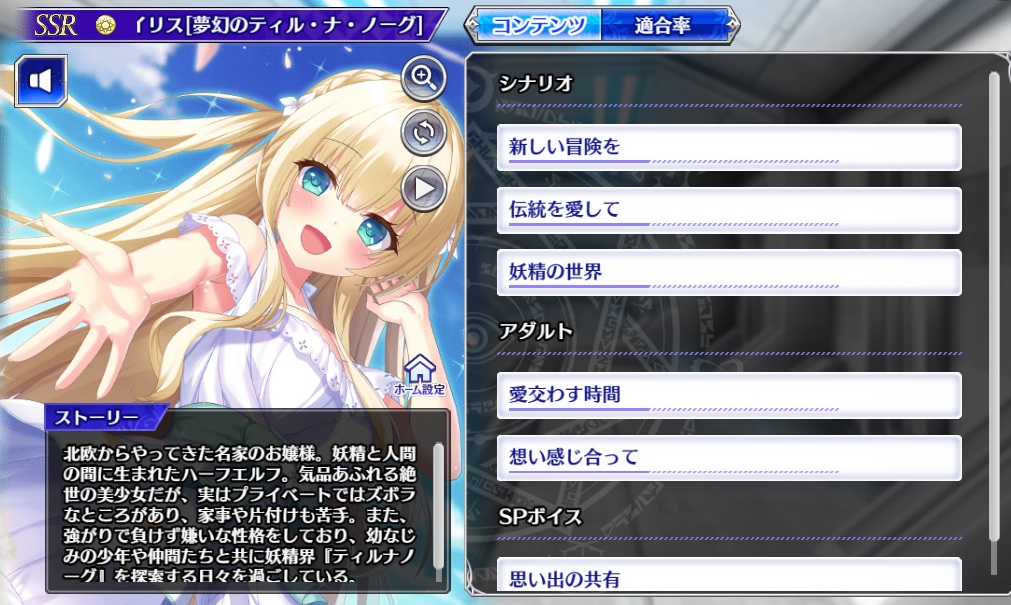
Task: Open the 愛交わす時間 entry
Action: [728, 395]
